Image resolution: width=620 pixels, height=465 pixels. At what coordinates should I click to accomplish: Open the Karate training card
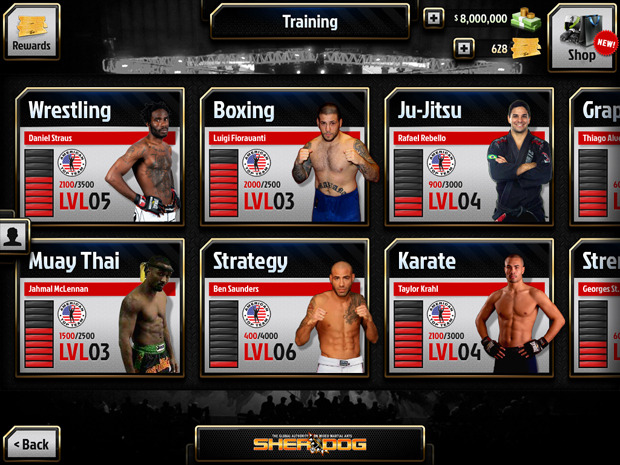click(469, 308)
